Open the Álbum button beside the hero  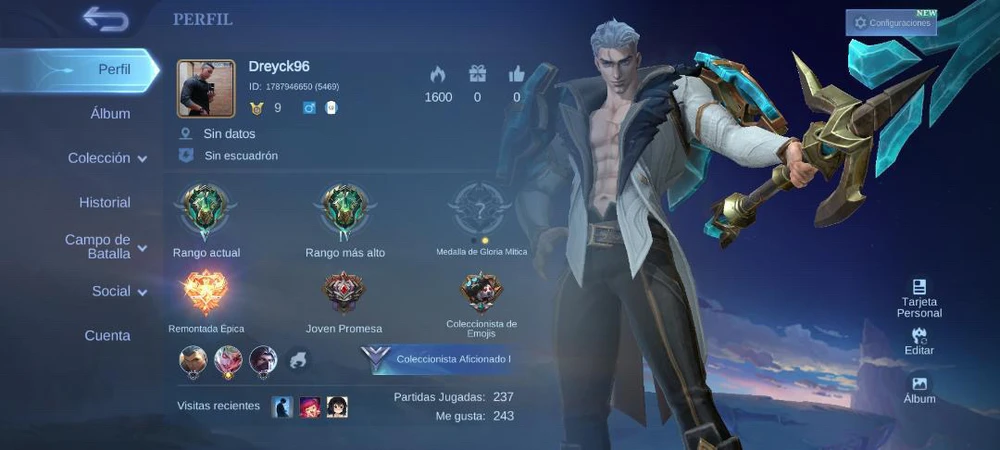click(x=919, y=390)
